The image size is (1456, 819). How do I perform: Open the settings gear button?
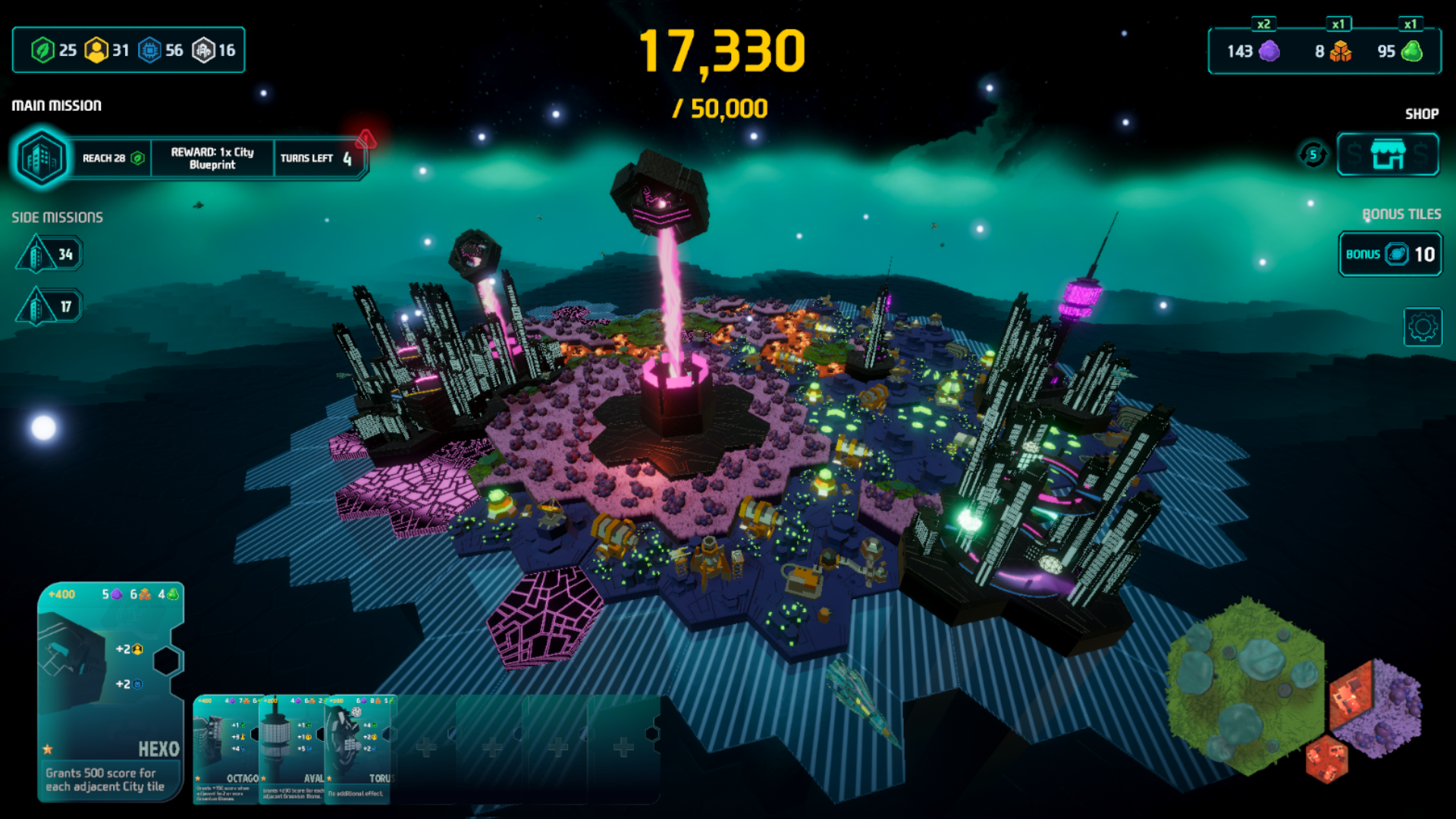point(1422,328)
